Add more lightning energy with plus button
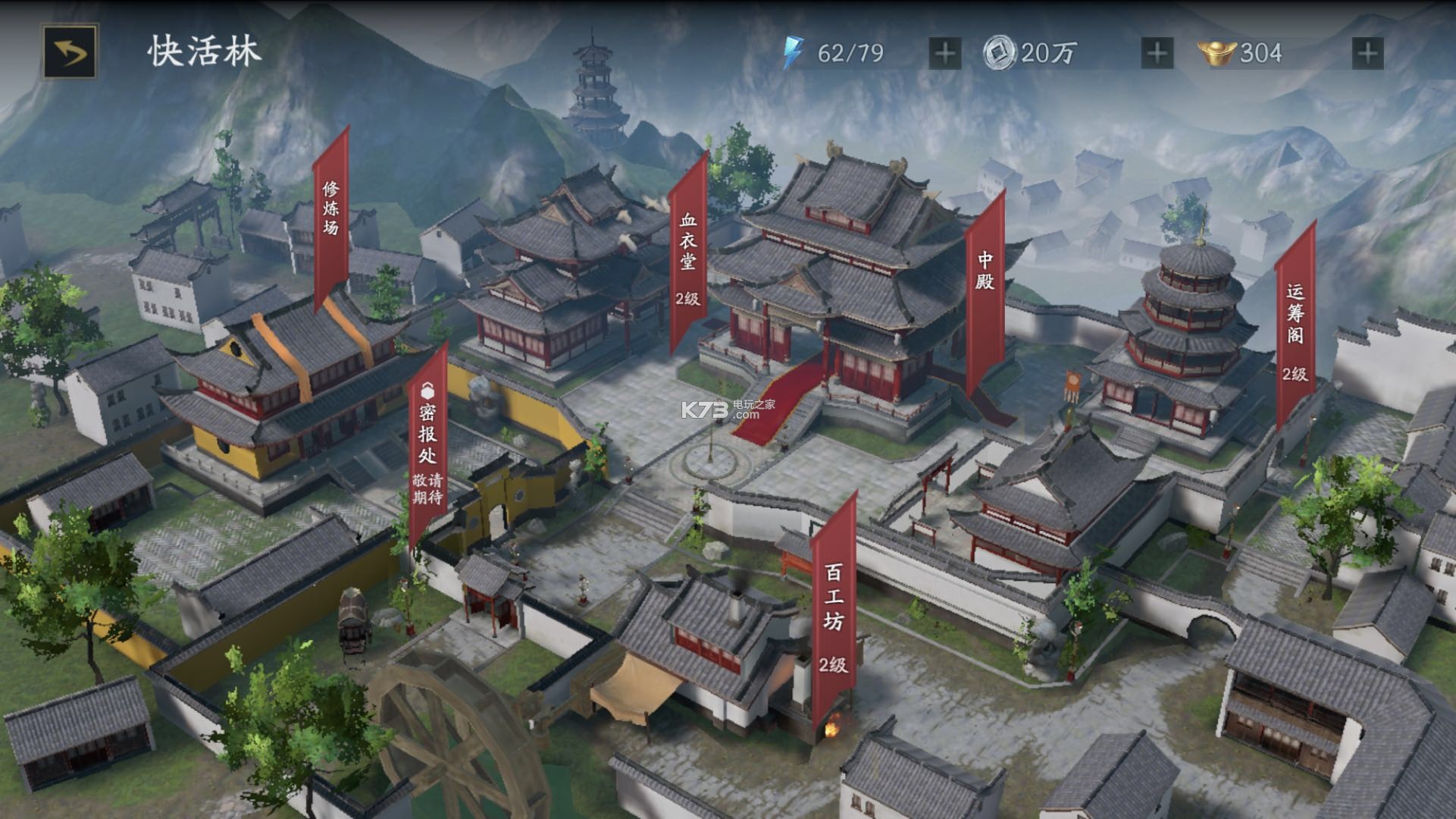The image size is (1456, 819). [x=944, y=53]
